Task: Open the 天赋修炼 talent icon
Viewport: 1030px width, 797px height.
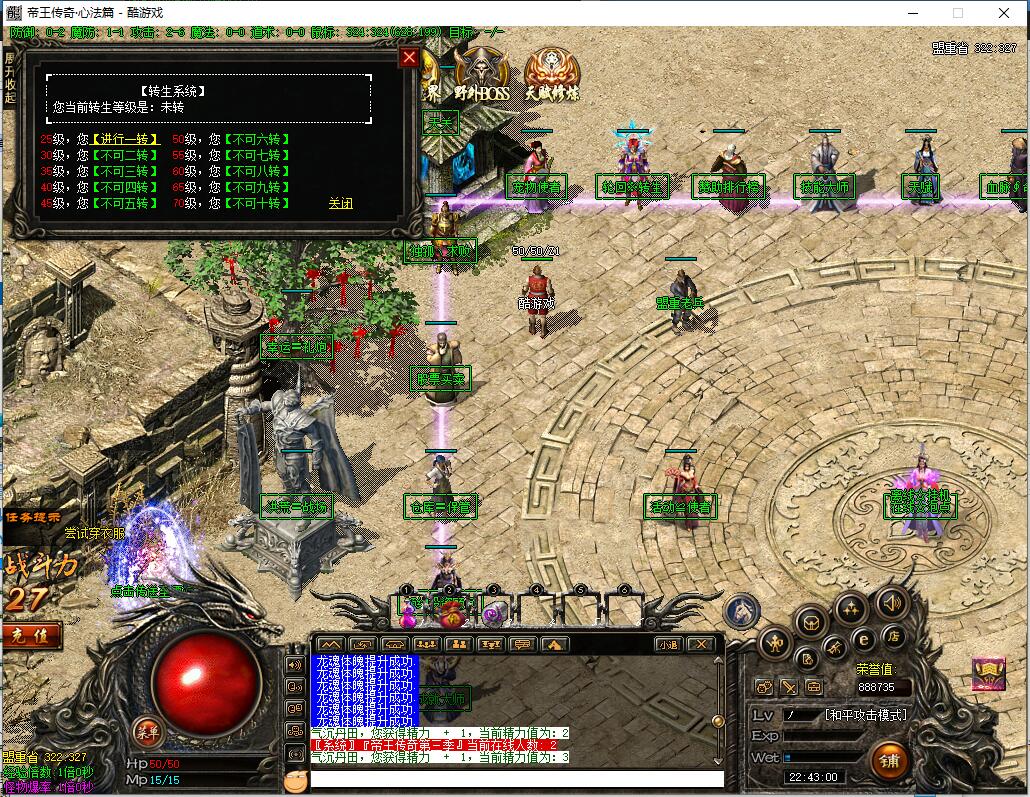Action: click(551, 76)
